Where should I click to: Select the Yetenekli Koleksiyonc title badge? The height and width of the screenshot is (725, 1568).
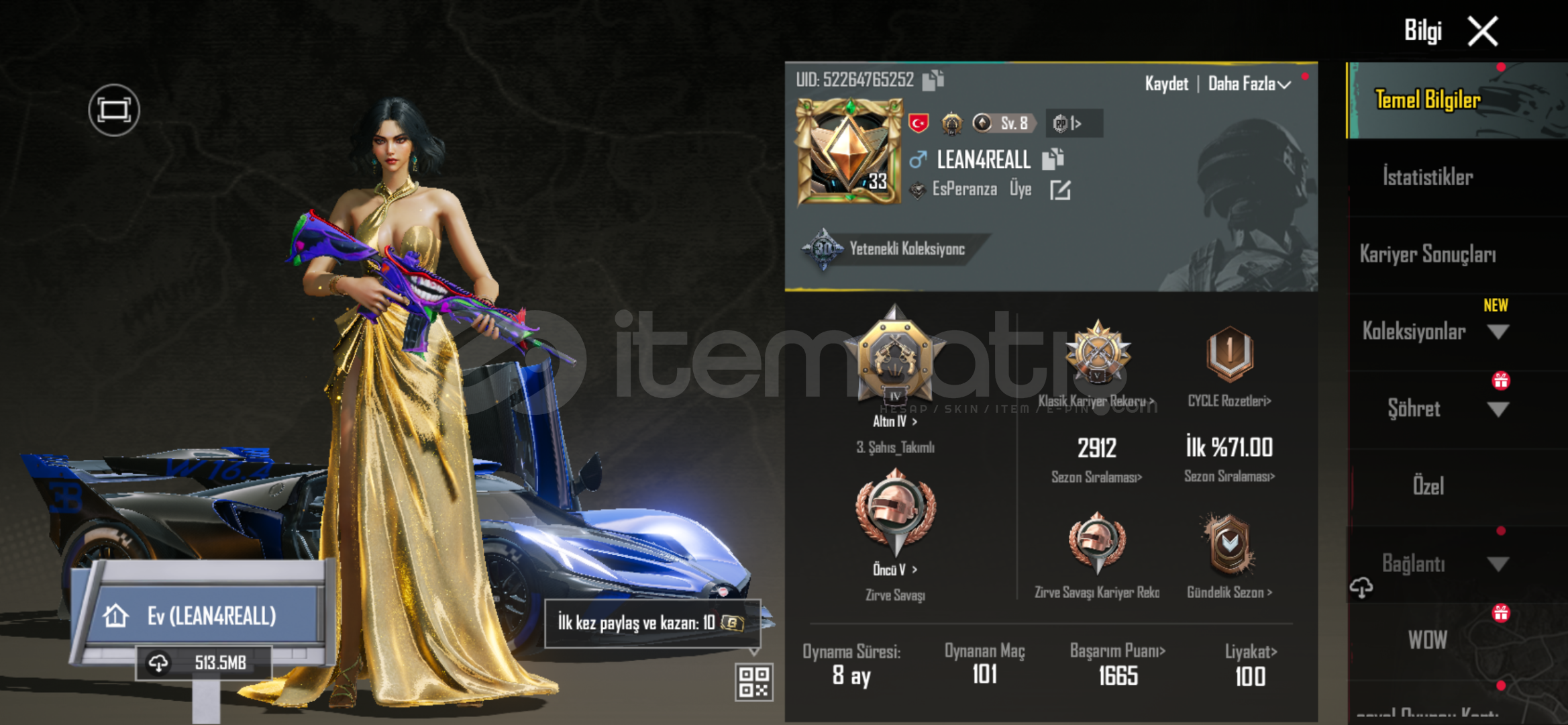(x=886, y=248)
